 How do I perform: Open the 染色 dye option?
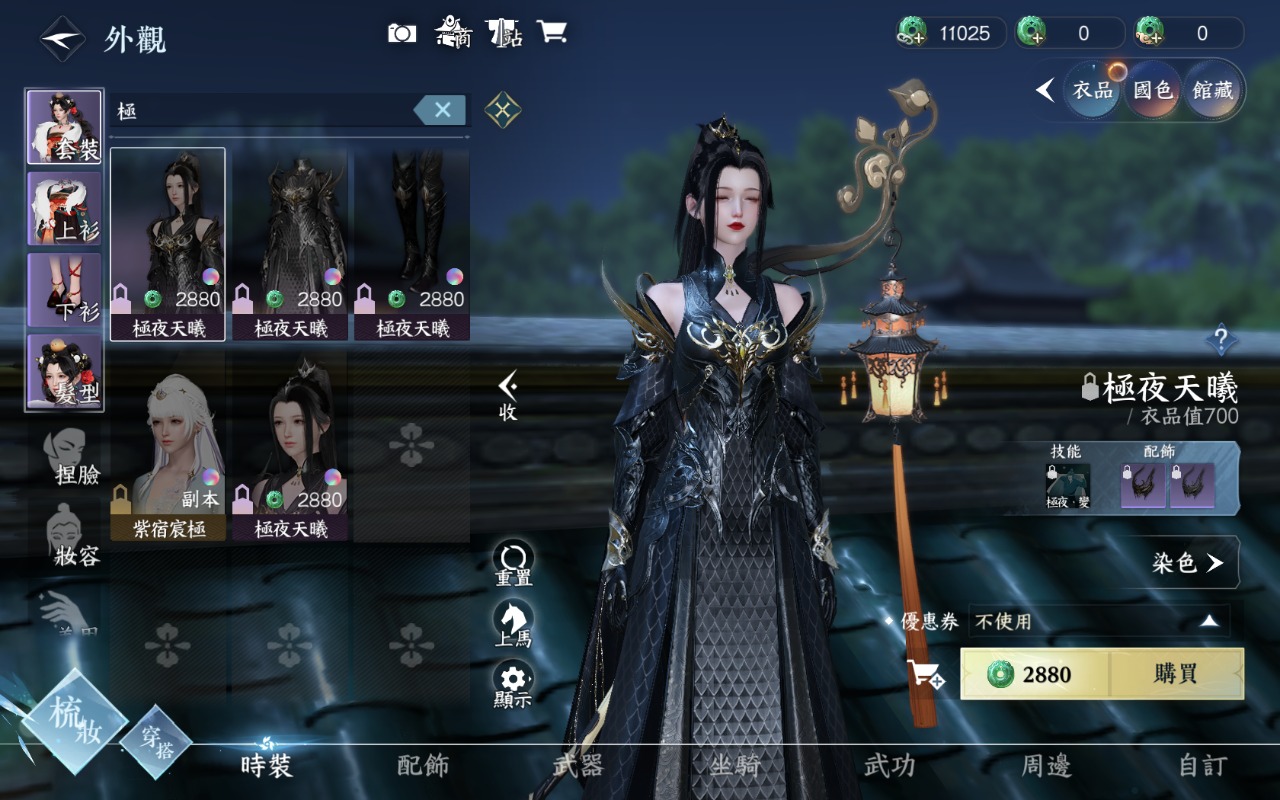[1187, 563]
